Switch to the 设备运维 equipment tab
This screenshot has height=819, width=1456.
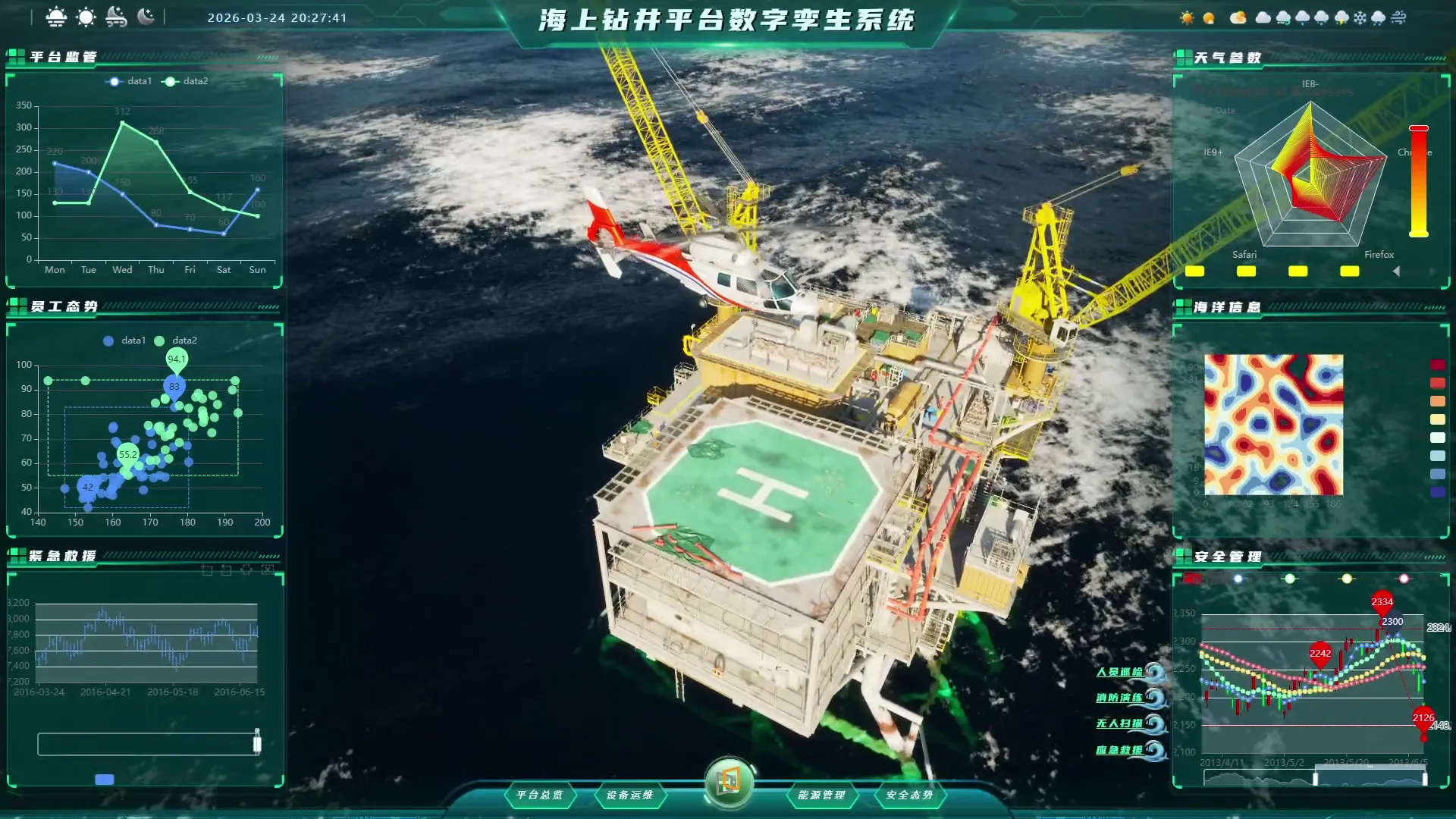click(x=629, y=795)
